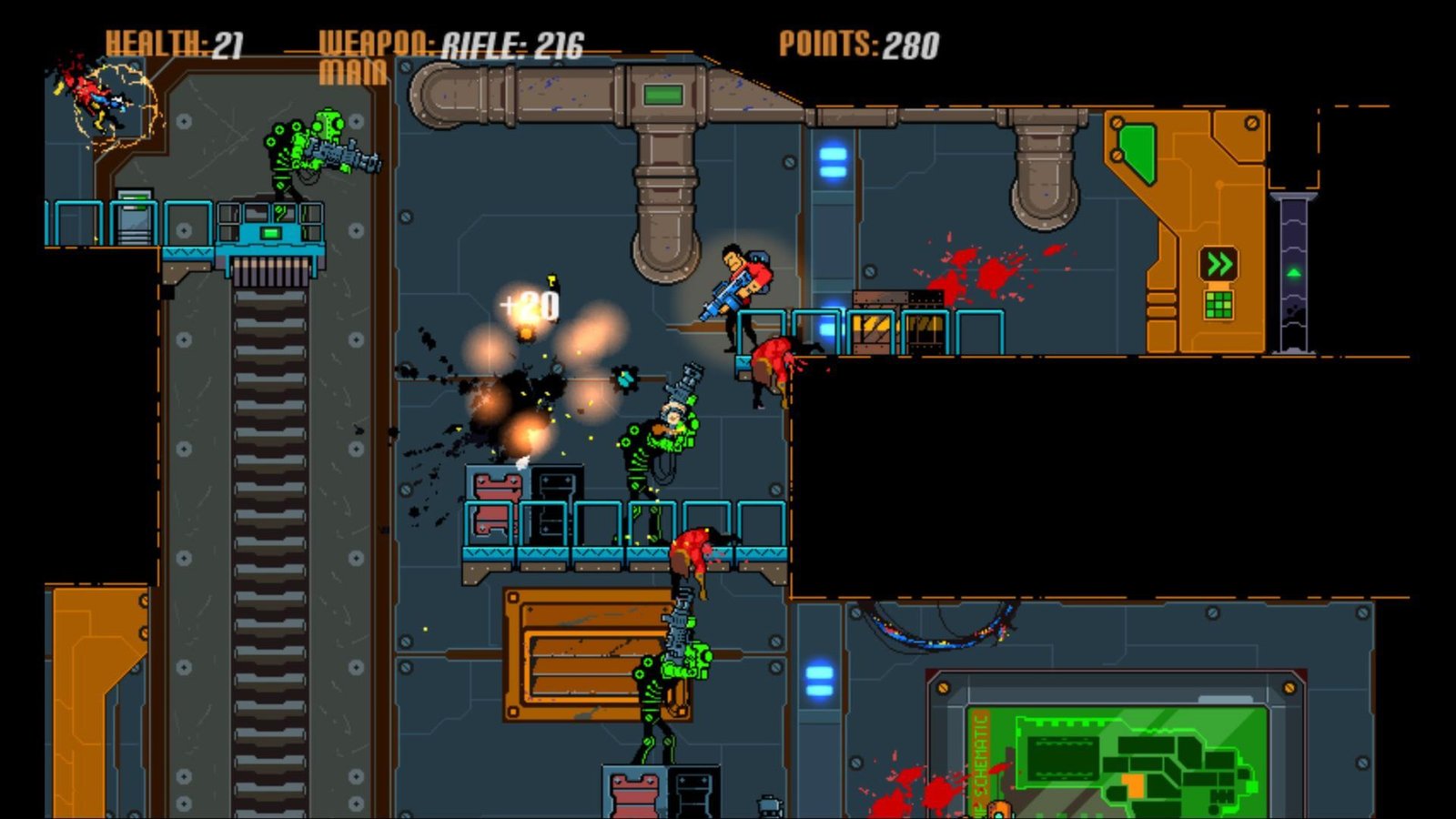Click the RIFLE ammo count 216
The image size is (1456, 819).
560,41
